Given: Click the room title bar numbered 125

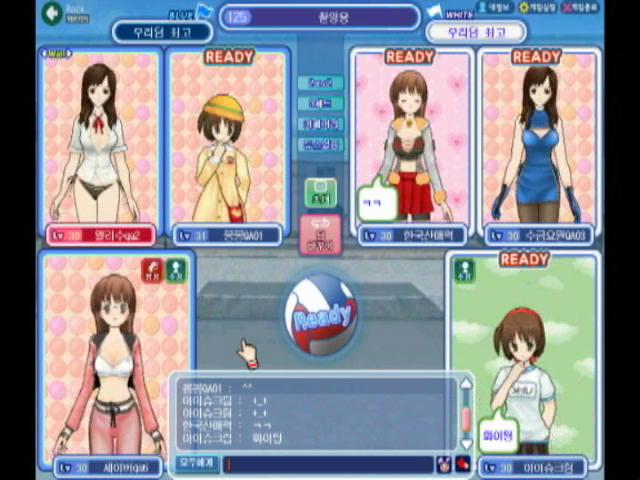Looking at the screenshot, I should 320,17.
